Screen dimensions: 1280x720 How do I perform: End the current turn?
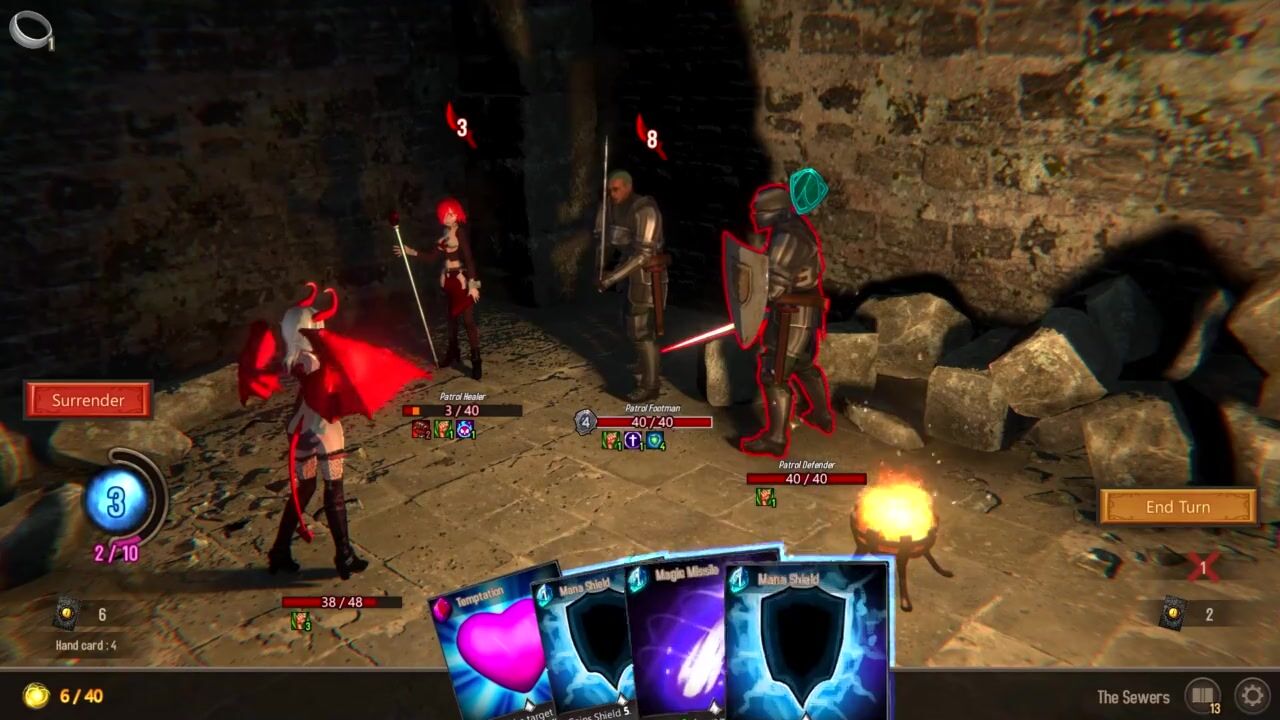tap(1177, 507)
